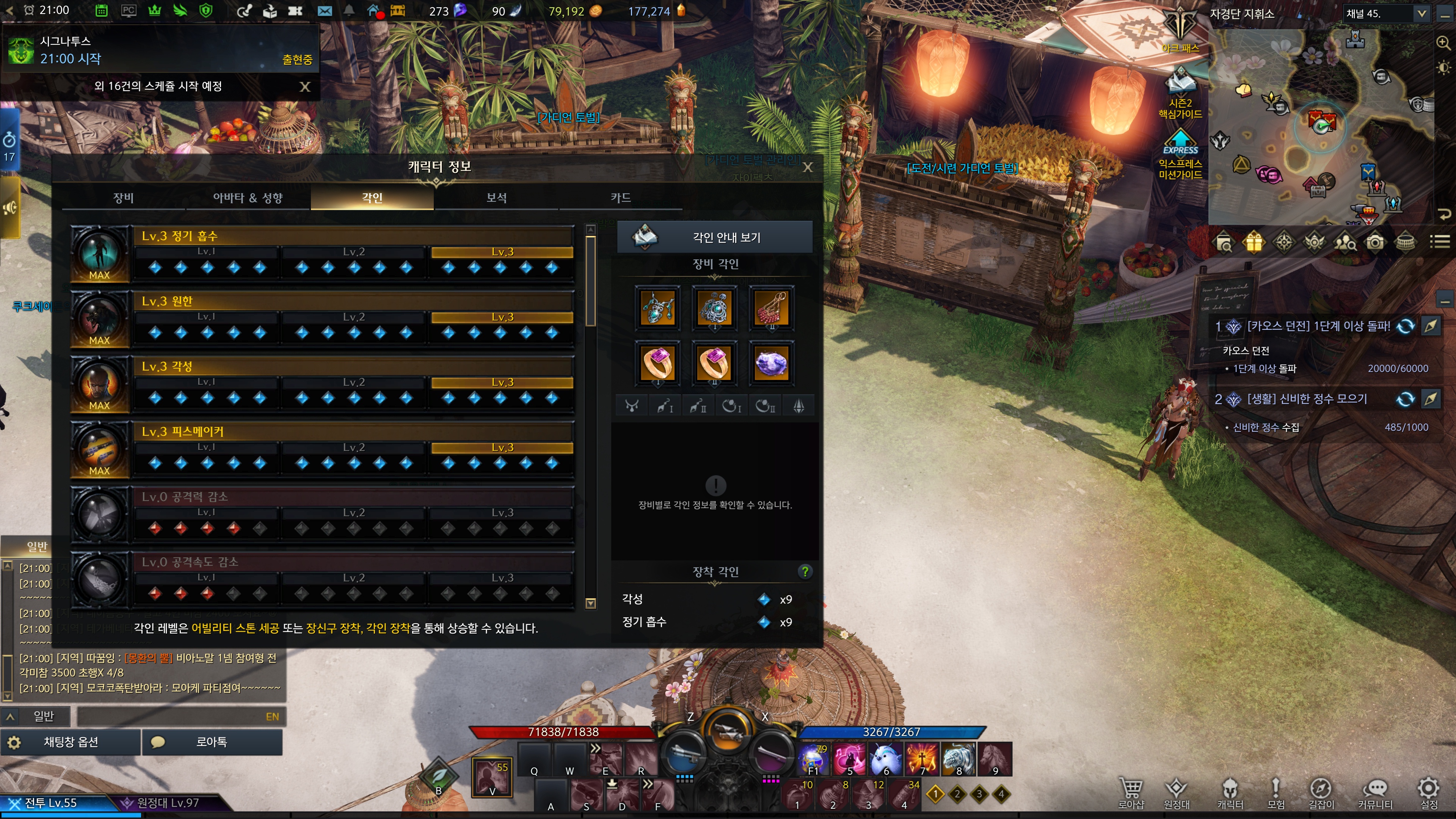Viewport: 1456px width, 819px height.
Task: Open the 채널 45 dropdown
Action: (1421, 14)
